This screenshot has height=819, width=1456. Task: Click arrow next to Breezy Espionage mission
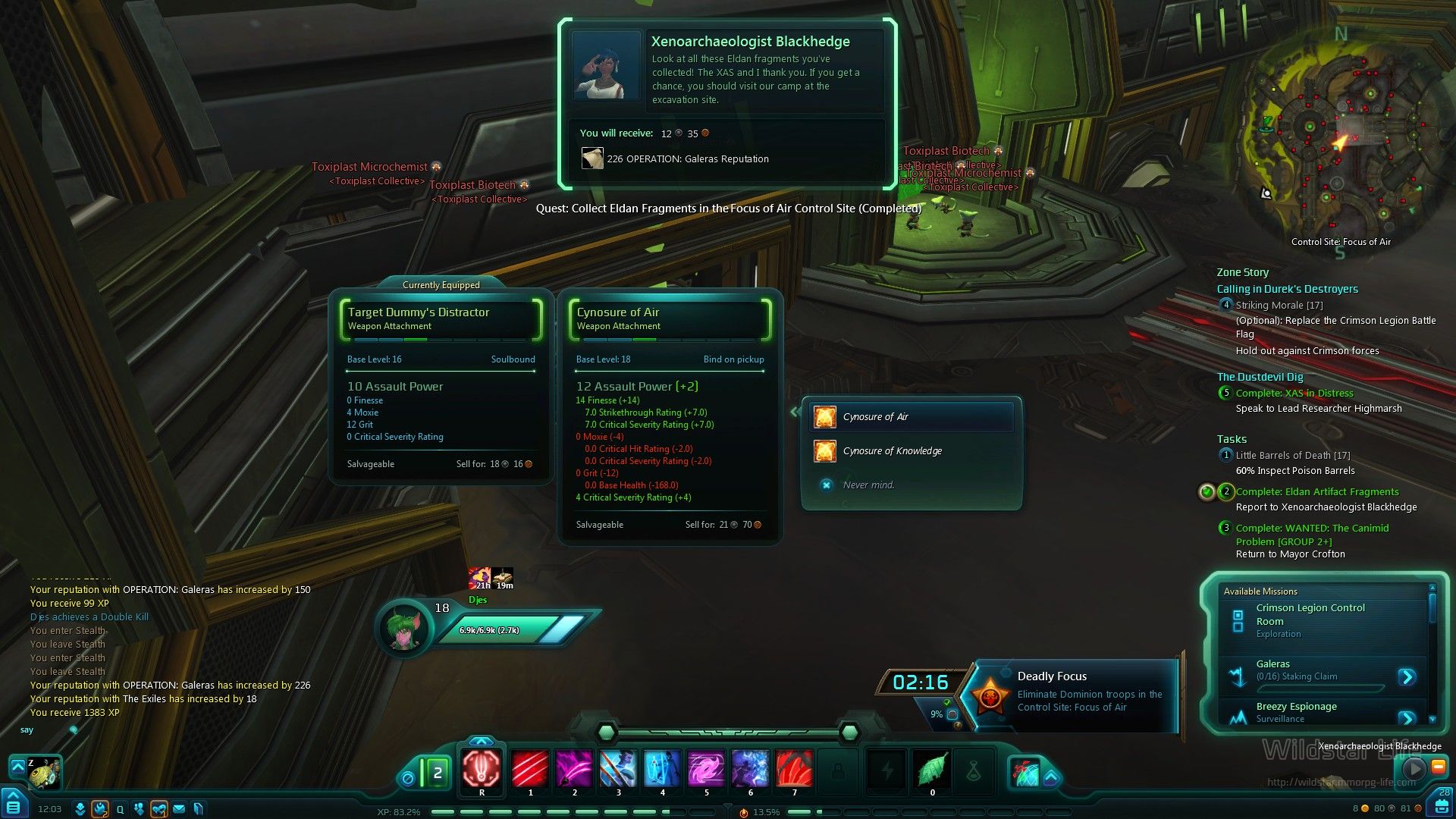point(1407,717)
